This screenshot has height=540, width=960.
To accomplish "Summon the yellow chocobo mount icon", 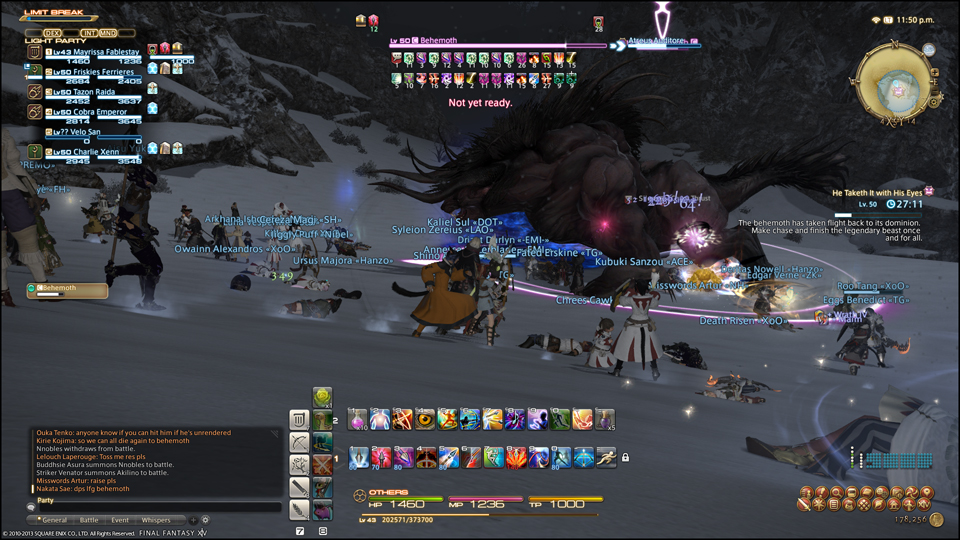I will (x=322, y=397).
